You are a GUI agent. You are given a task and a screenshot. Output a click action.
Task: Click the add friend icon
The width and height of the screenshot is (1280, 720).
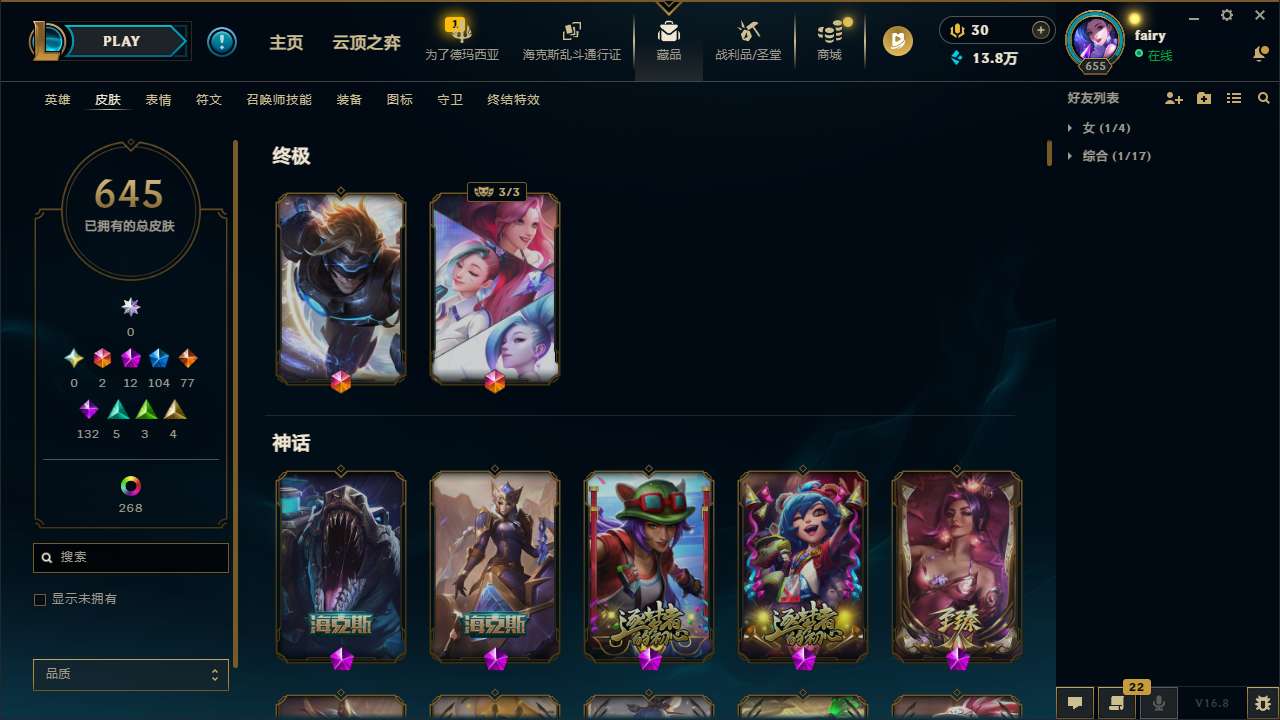[x=1174, y=98]
